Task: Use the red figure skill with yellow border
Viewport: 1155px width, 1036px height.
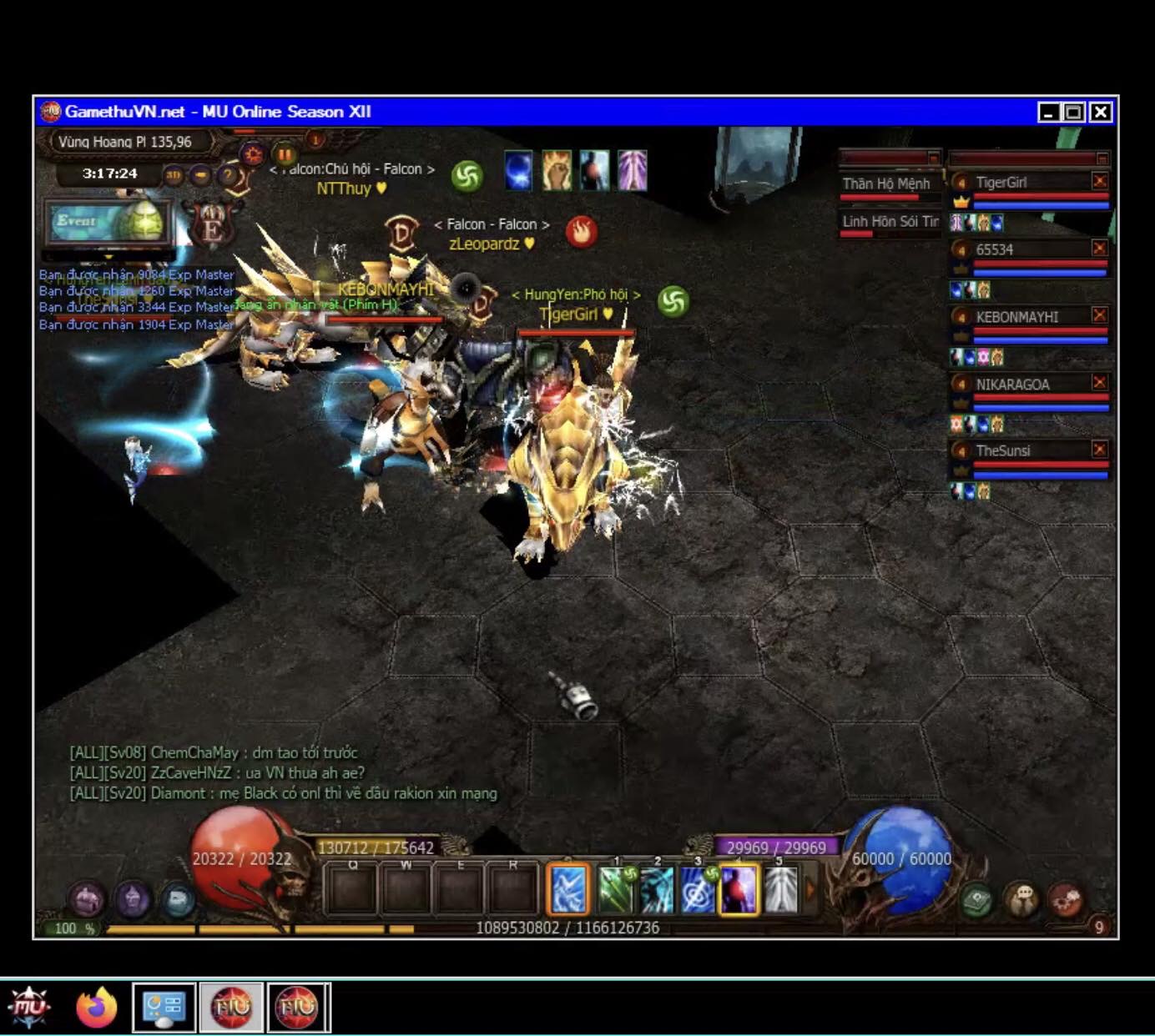Action: click(x=739, y=890)
